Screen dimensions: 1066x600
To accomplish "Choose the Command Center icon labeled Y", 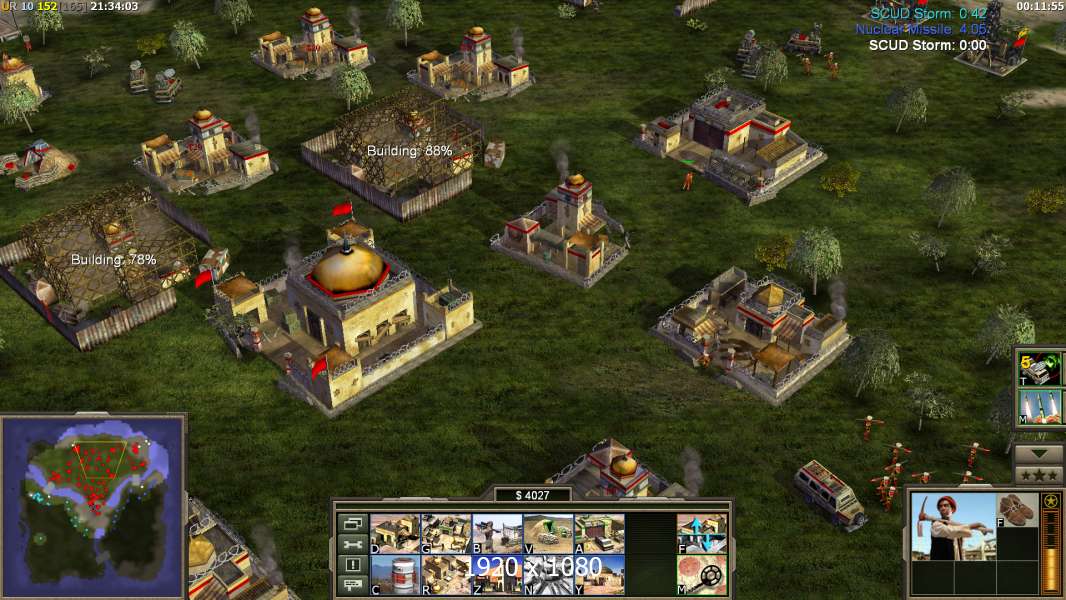I will pos(599,575).
